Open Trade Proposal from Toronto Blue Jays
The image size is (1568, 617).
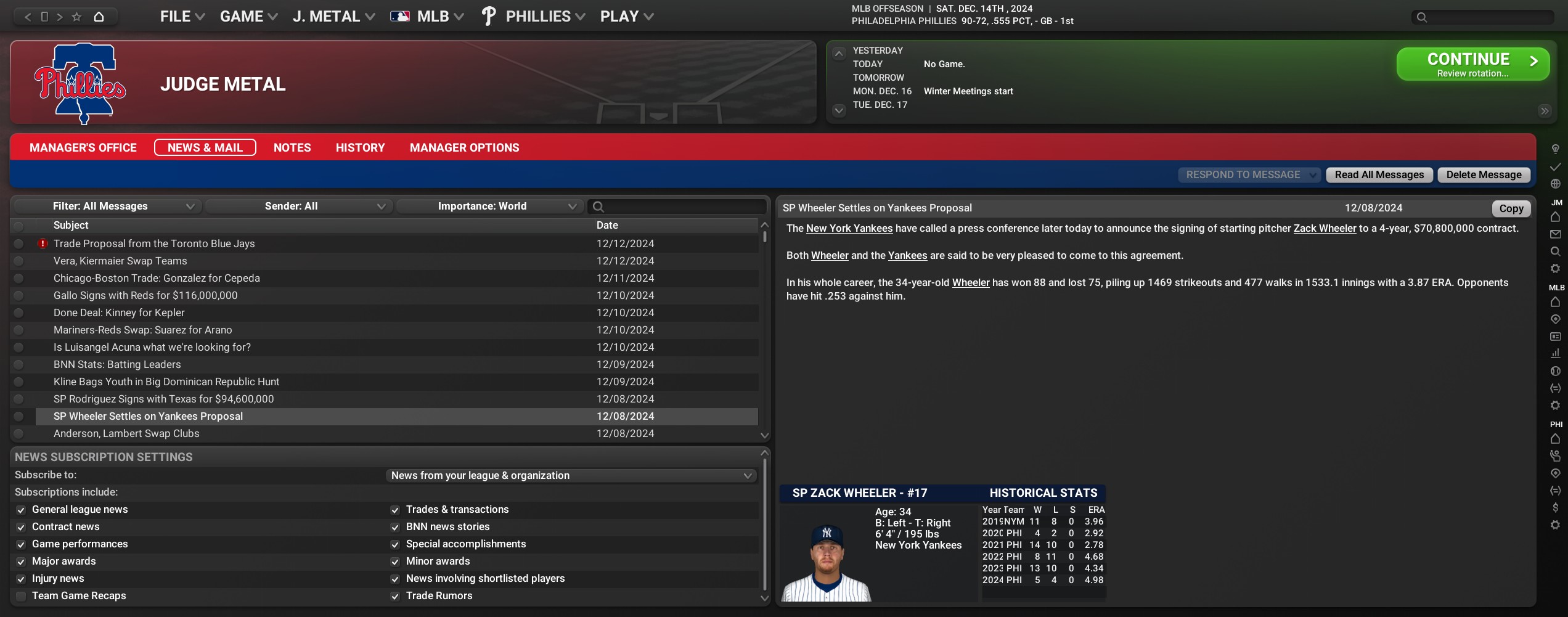coord(154,244)
